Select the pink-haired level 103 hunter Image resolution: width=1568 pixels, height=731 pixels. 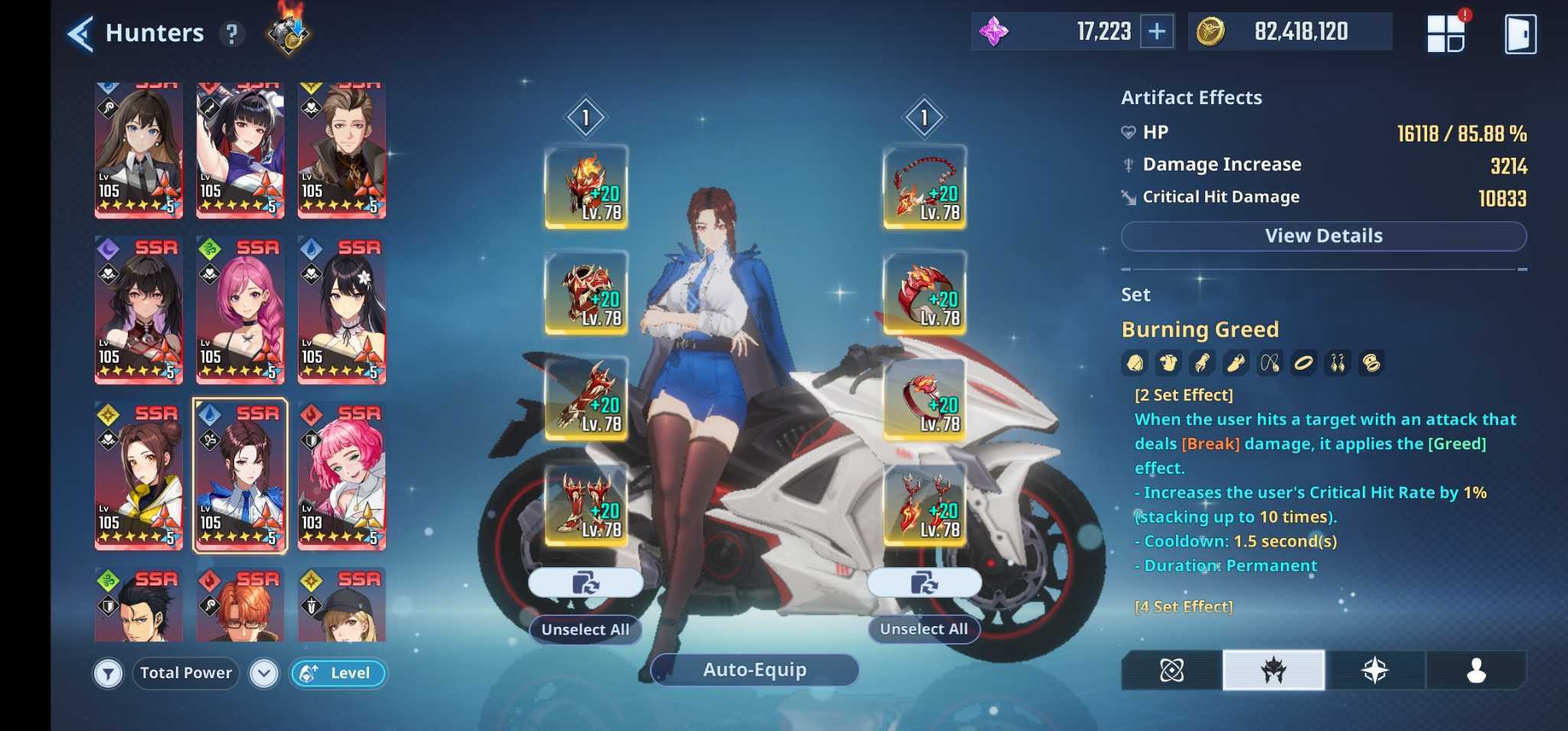(341, 475)
